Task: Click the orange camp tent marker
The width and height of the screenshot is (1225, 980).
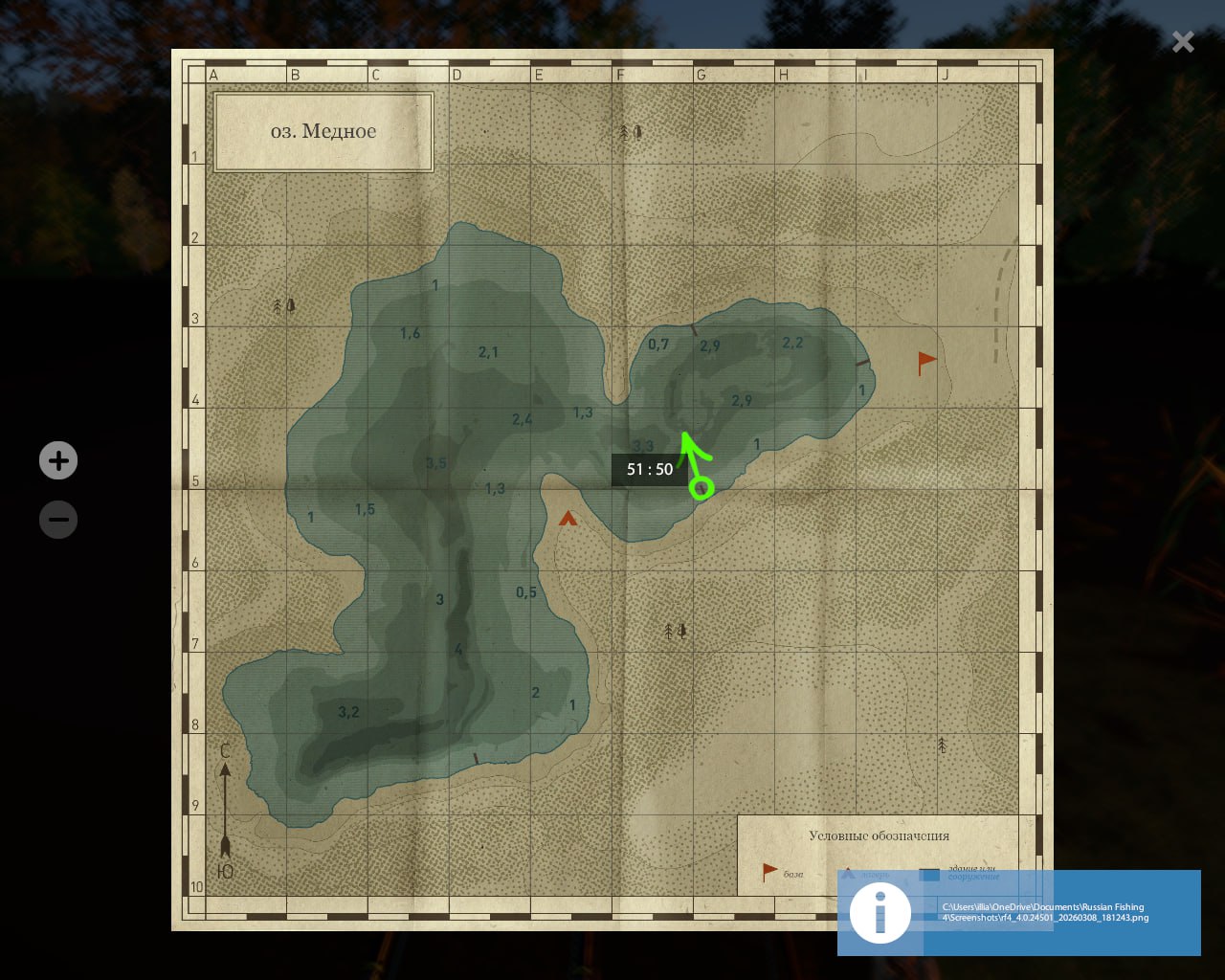Action: pos(568,519)
